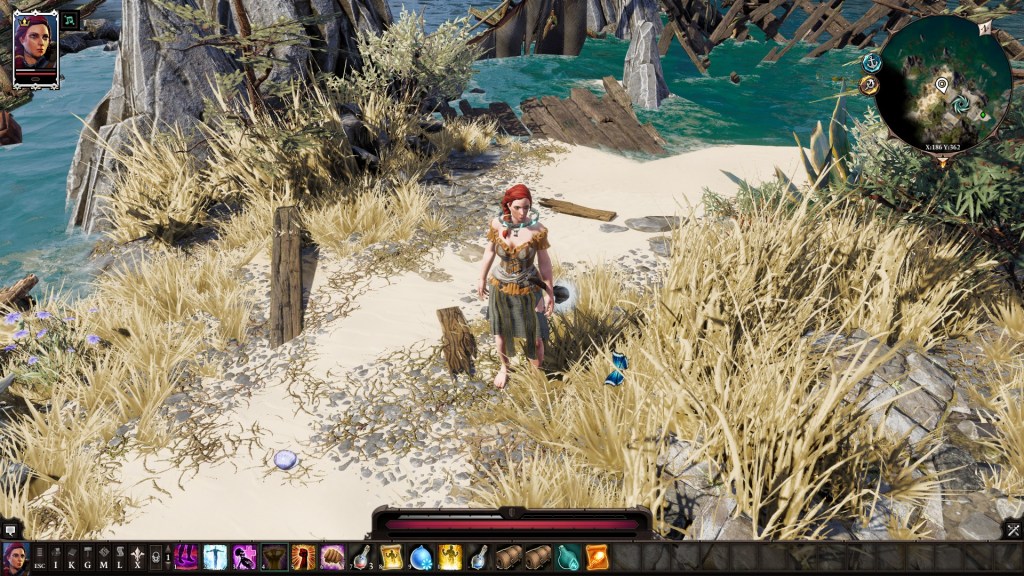
Task: Select the blue water droplet item
Action: (421, 557)
